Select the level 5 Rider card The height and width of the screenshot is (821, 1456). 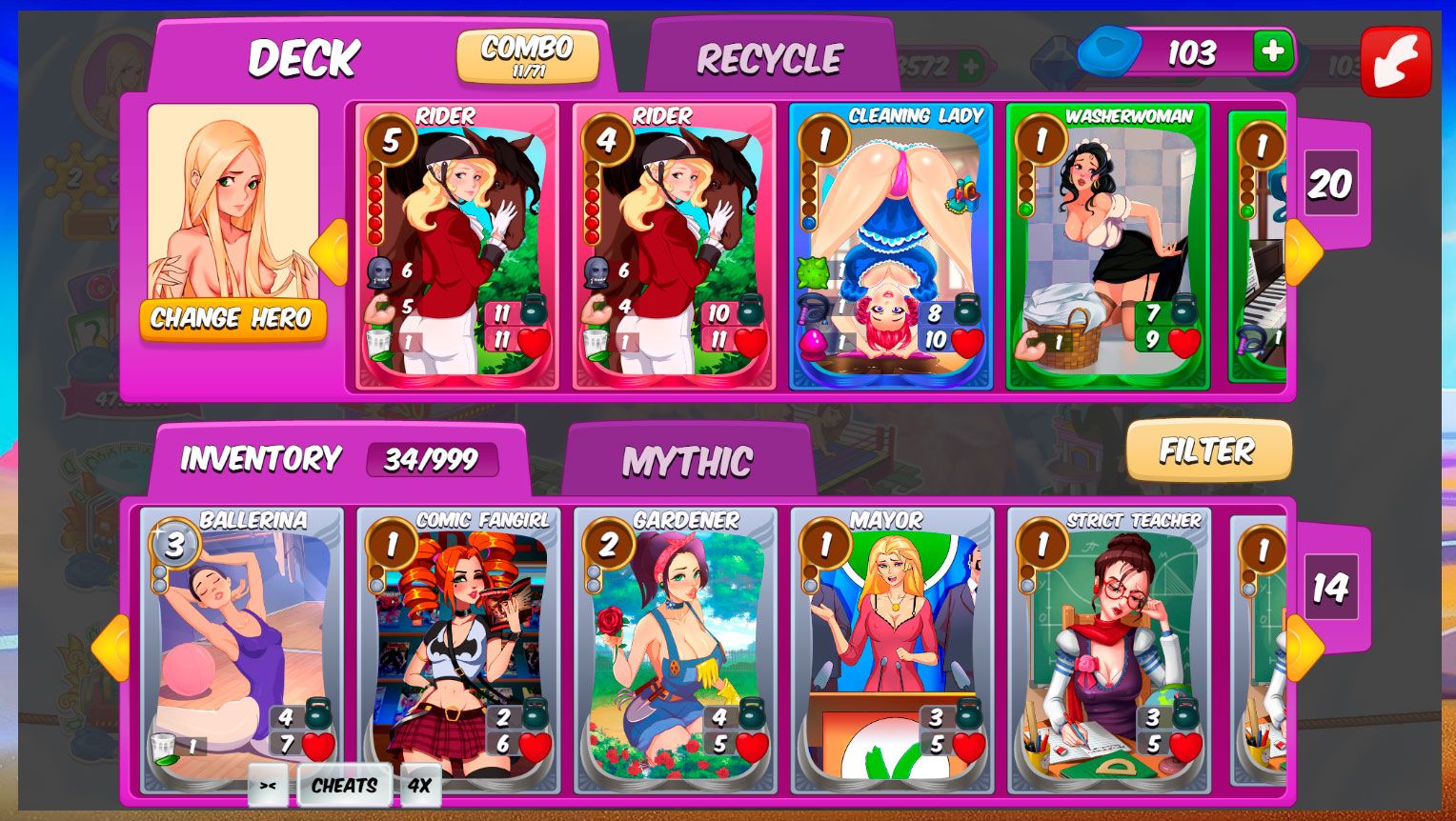point(456,248)
